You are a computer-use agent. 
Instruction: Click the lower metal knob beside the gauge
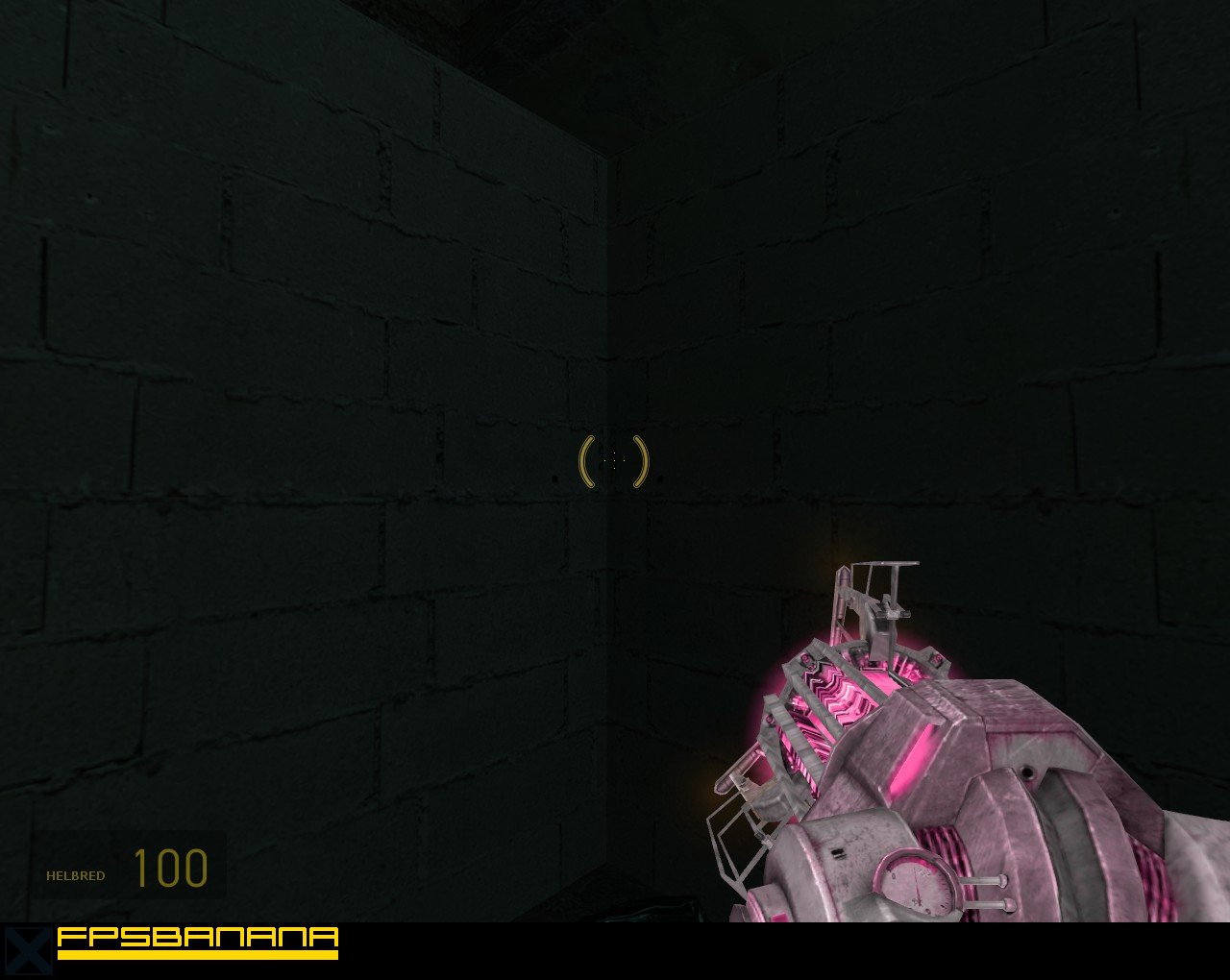pyautogui.click(x=1010, y=904)
